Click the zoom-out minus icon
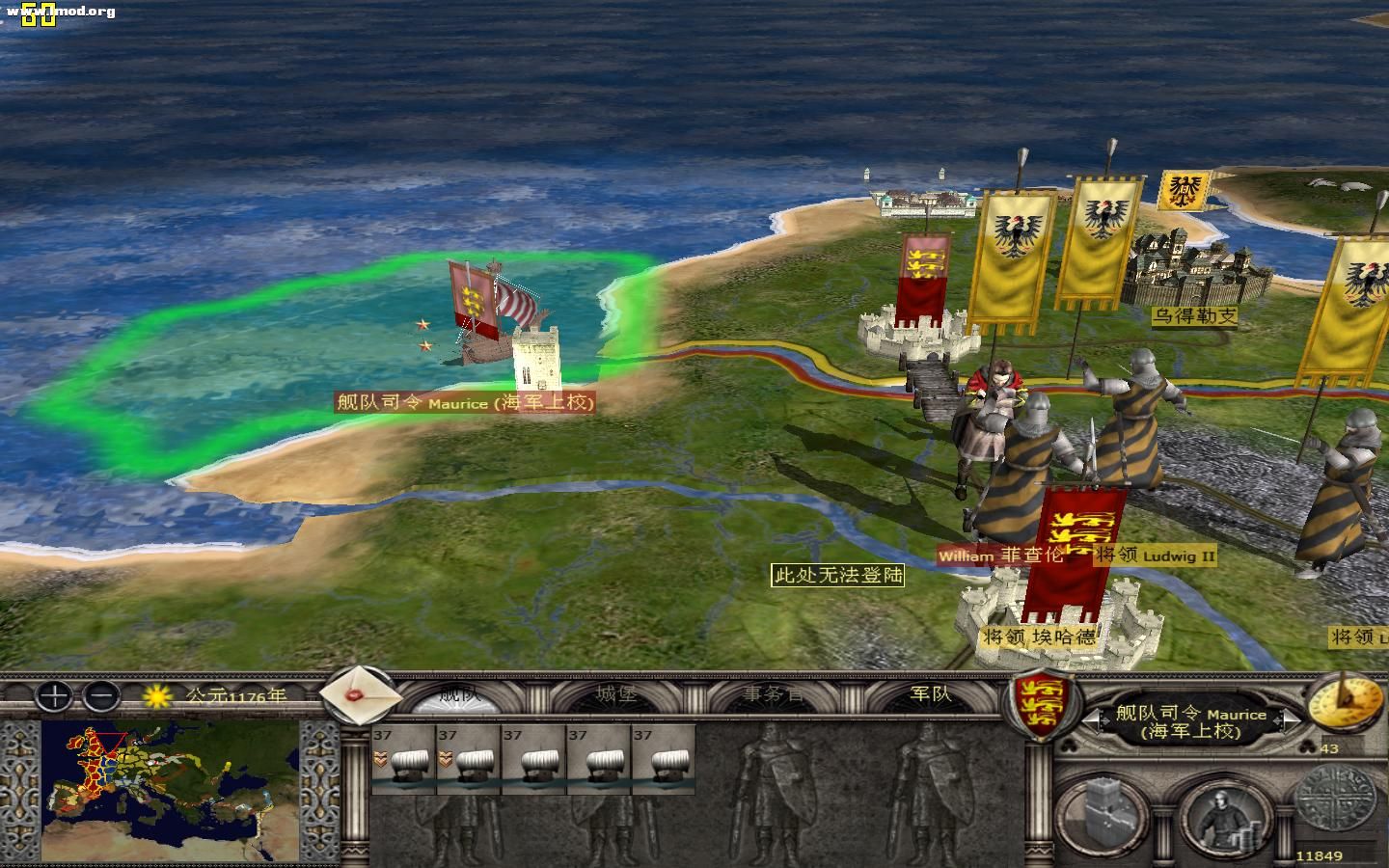The height and width of the screenshot is (868, 1389). point(99,695)
